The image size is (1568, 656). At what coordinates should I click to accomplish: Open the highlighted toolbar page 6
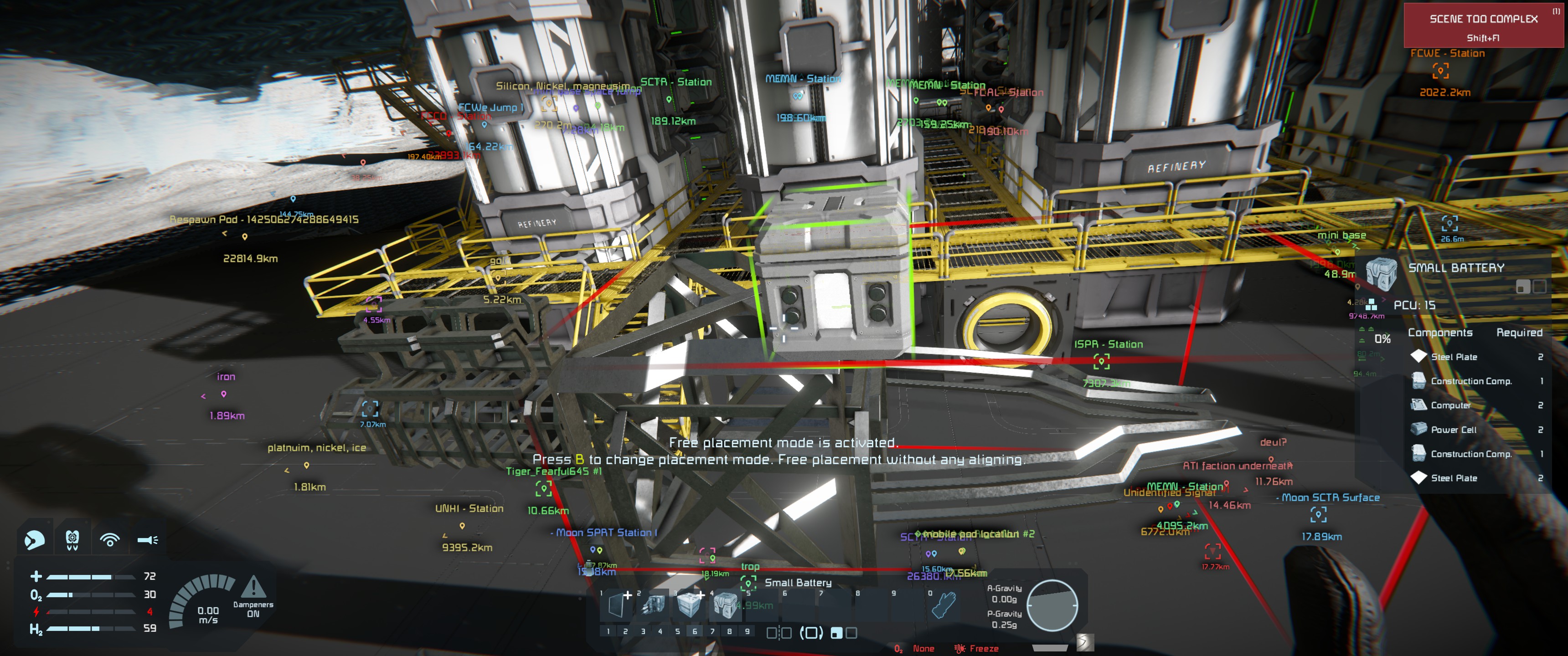click(x=695, y=632)
